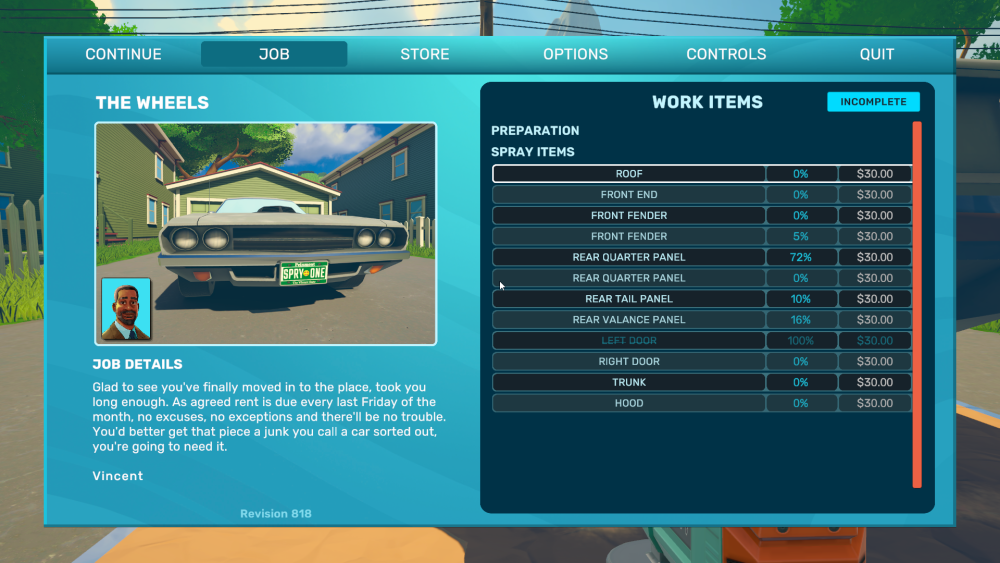Quit the game from the menu

coord(877,54)
